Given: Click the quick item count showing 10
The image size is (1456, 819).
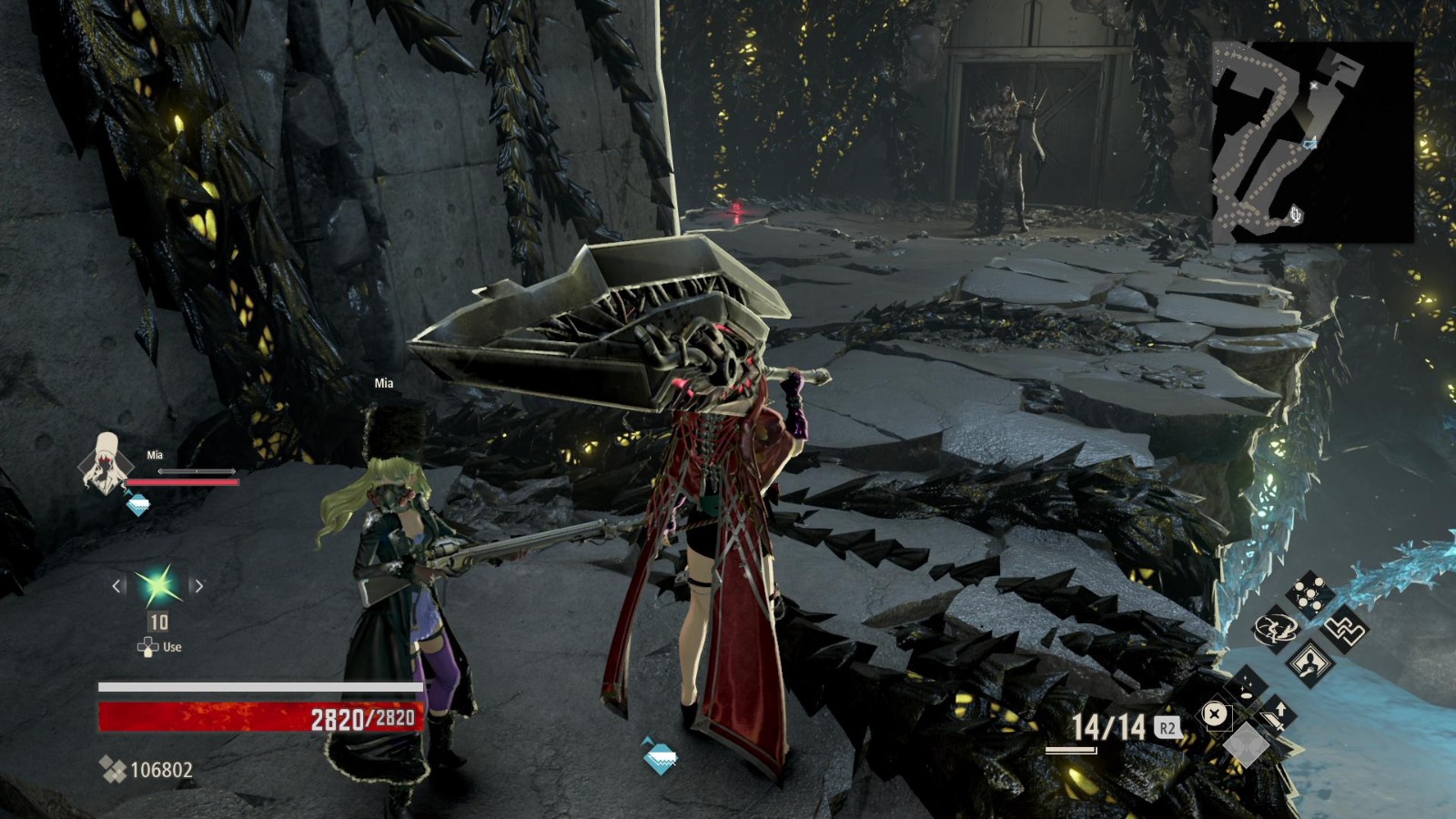Looking at the screenshot, I should pos(158,622).
